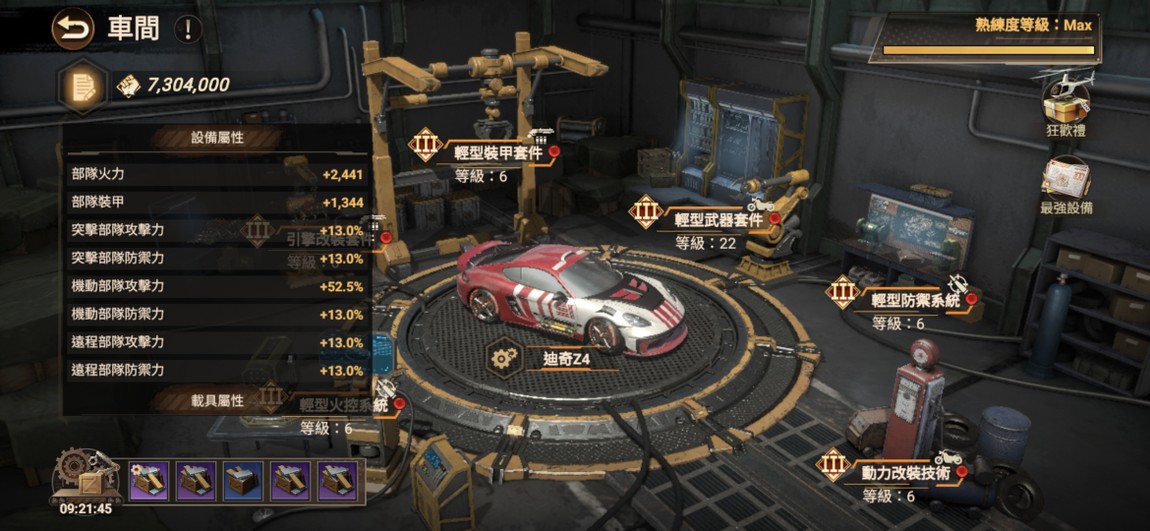Show the 最強設備 strongest equipment page
Image resolution: width=1150 pixels, height=531 pixels.
1066,185
